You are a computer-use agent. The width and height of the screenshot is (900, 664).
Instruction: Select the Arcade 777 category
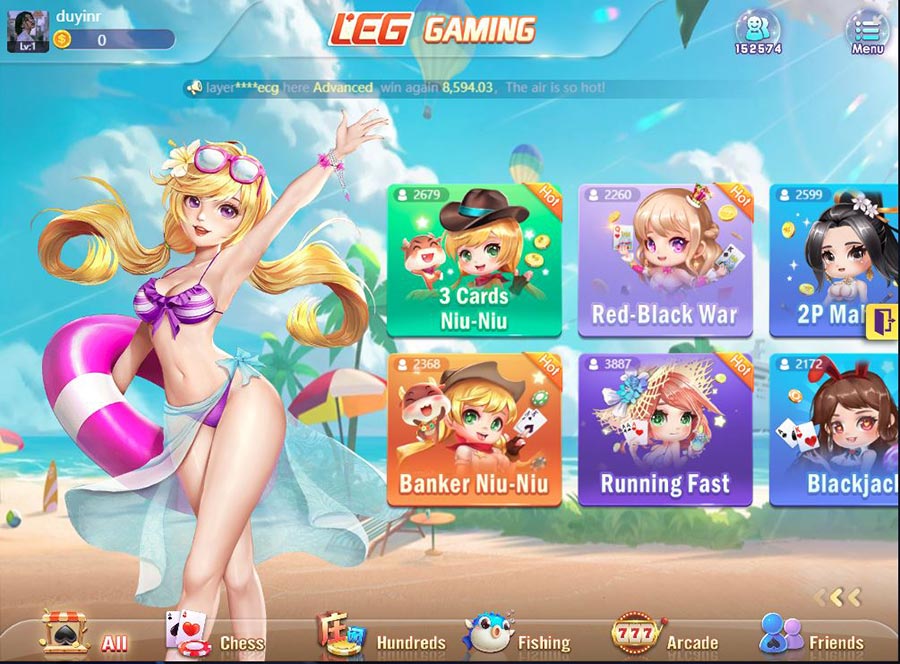(x=665, y=634)
